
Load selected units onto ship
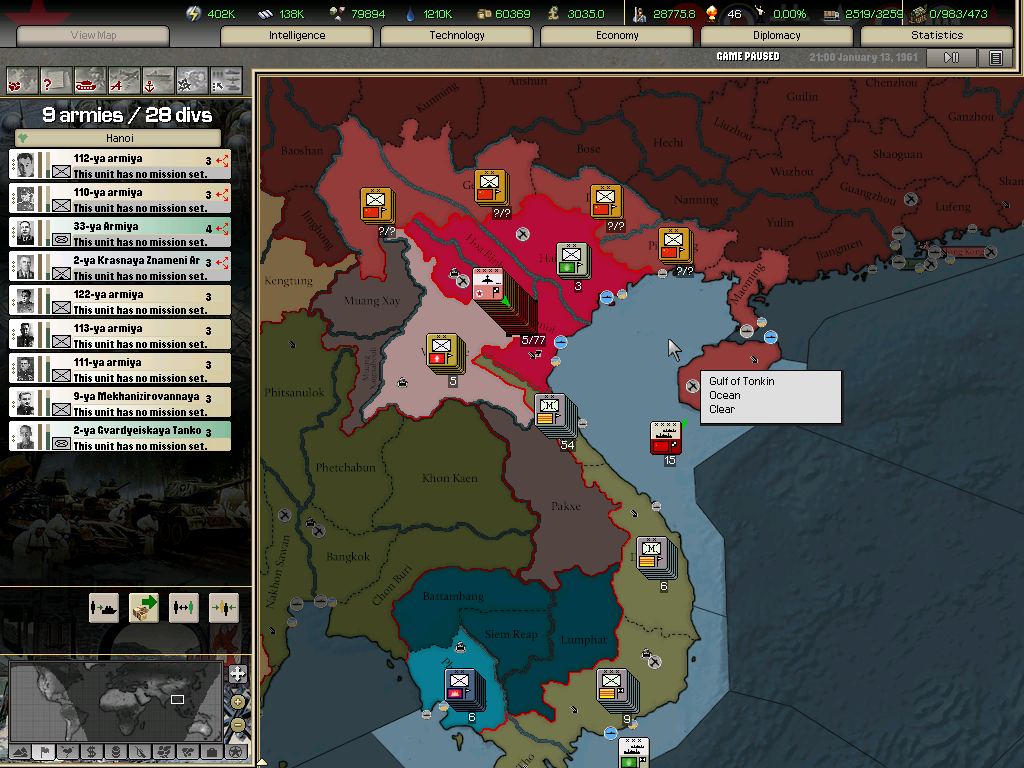click(x=104, y=607)
